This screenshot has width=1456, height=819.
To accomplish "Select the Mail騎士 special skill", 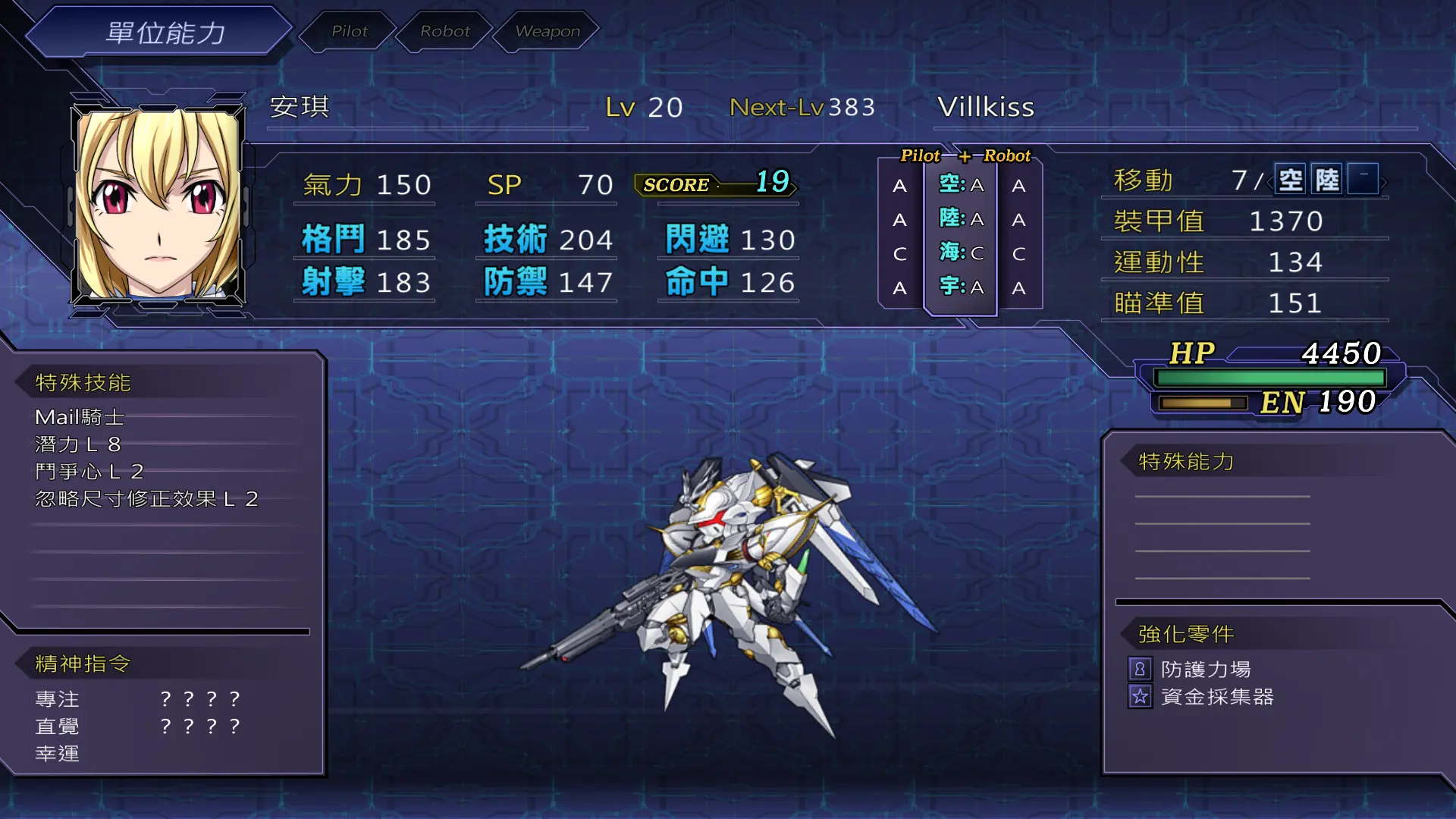I will click(x=80, y=417).
